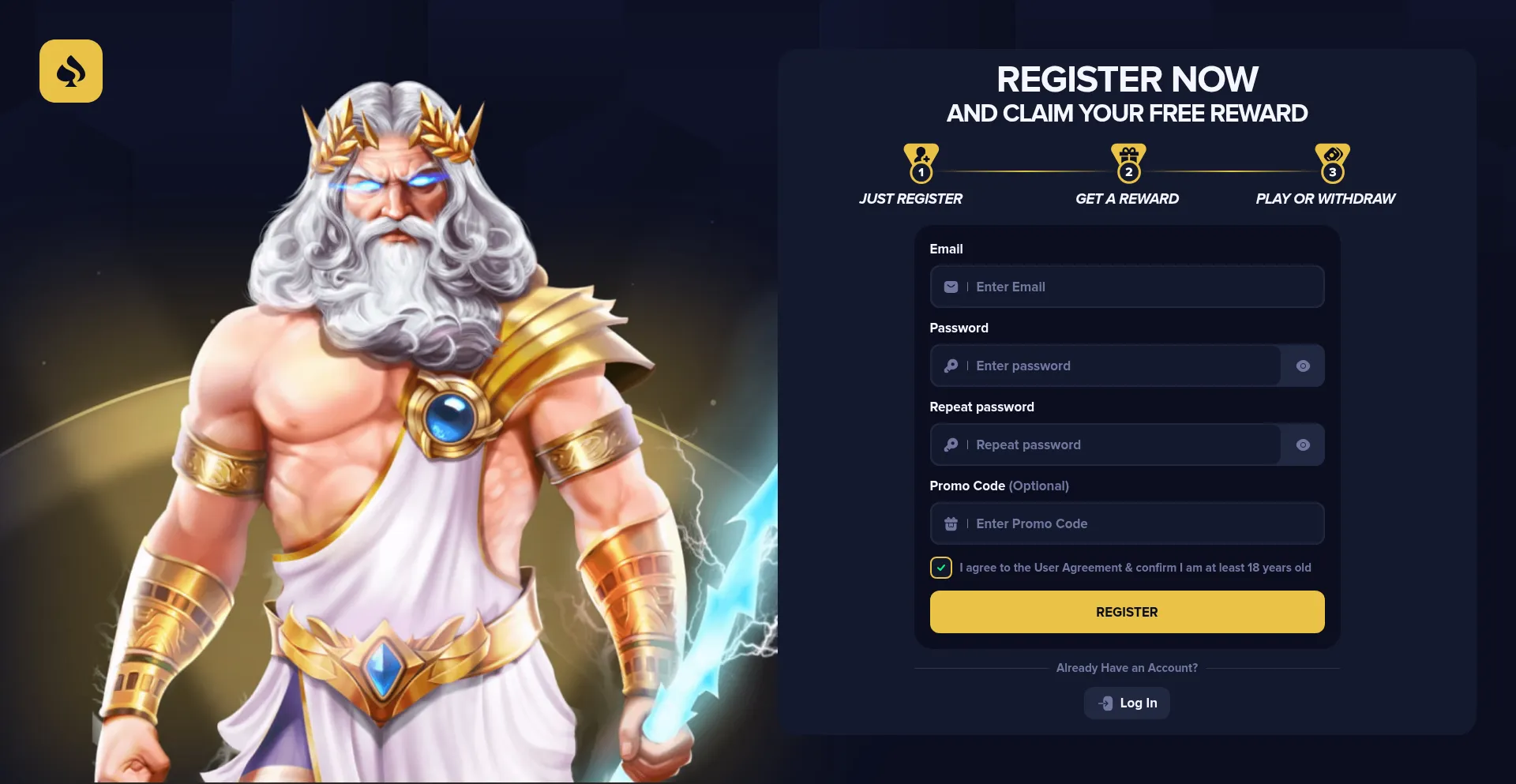The height and width of the screenshot is (784, 1516).
Task: Select the step 3 withdraw marker
Action: [x=1333, y=171]
